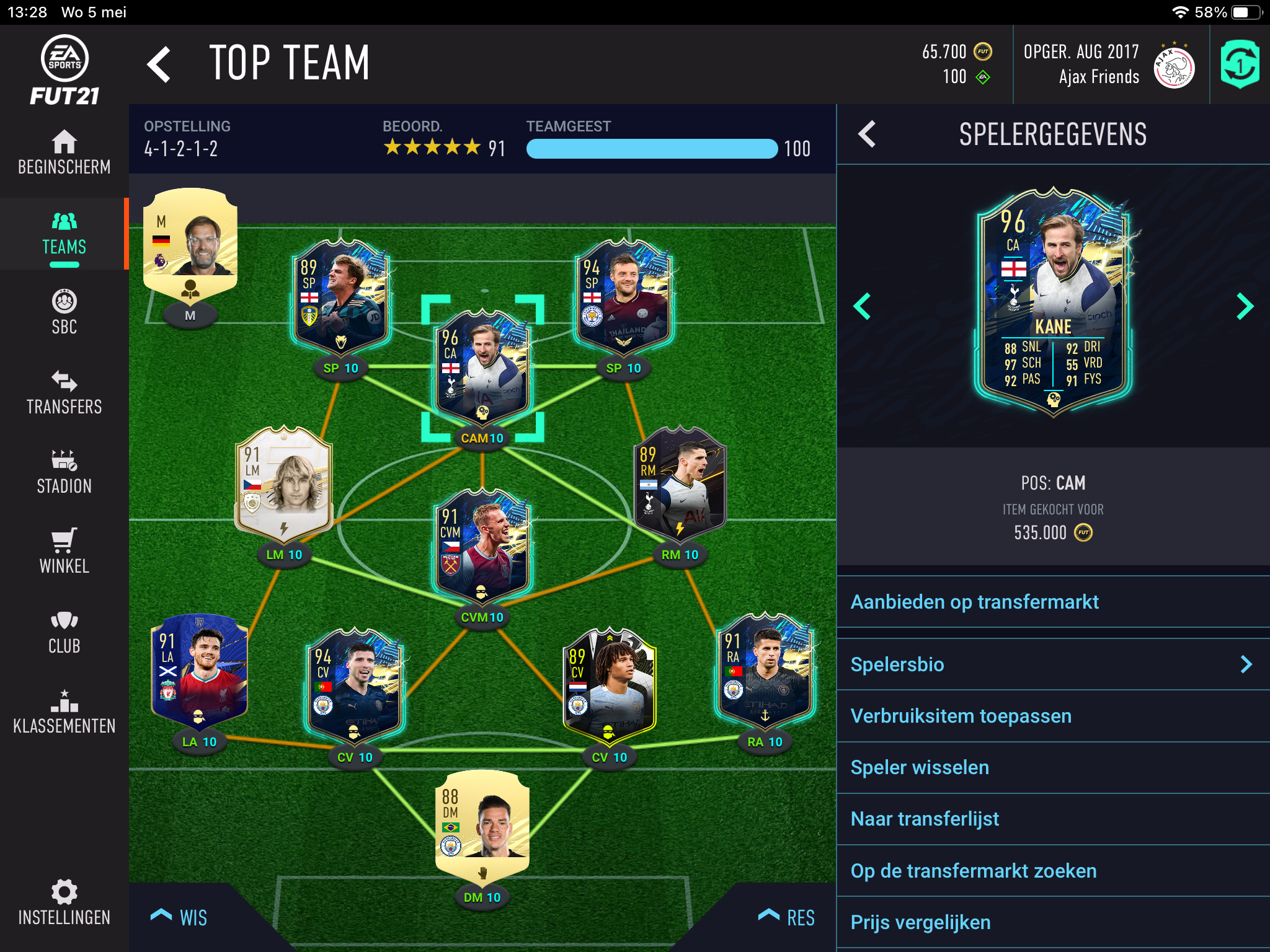The height and width of the screenshot is (952, 1270).
Task: Open the Club menu
Action: point(64,632)
